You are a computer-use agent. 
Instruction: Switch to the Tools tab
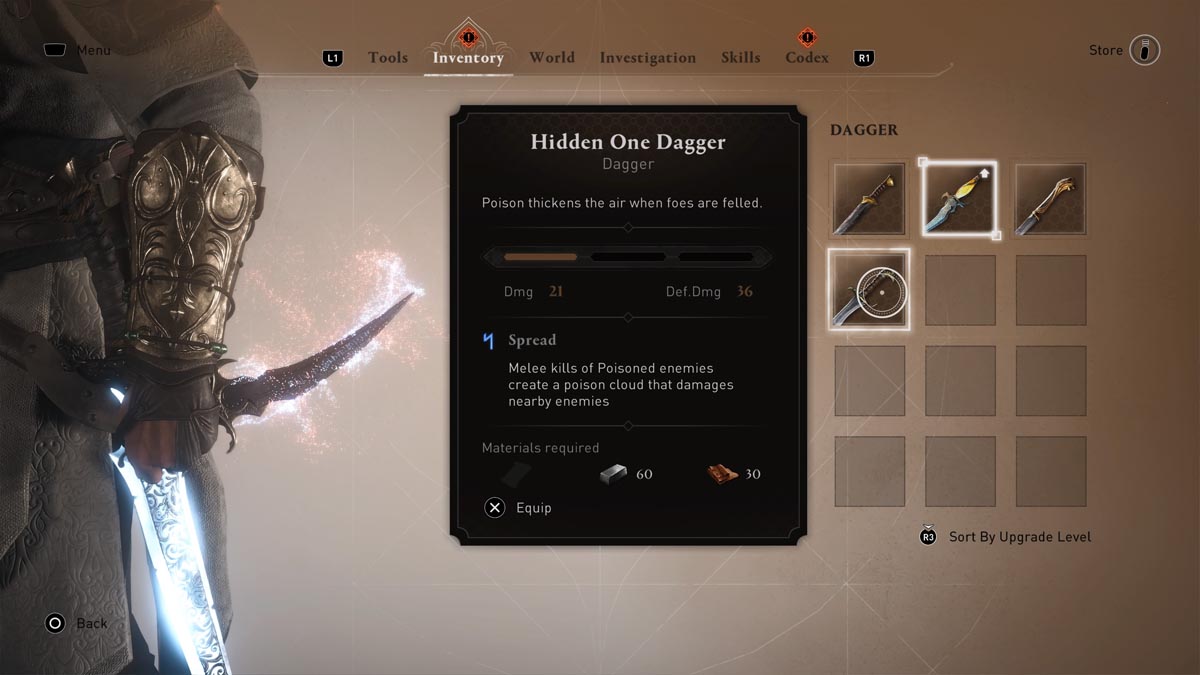point(388,58)
